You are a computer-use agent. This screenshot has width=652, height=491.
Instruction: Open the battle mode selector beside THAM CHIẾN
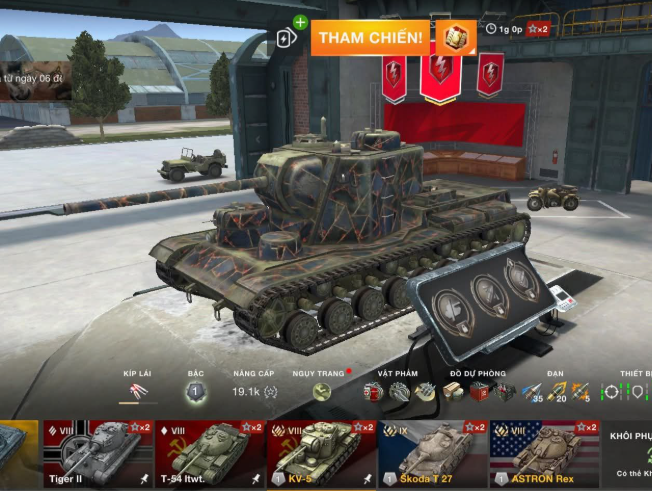(455, 37)
